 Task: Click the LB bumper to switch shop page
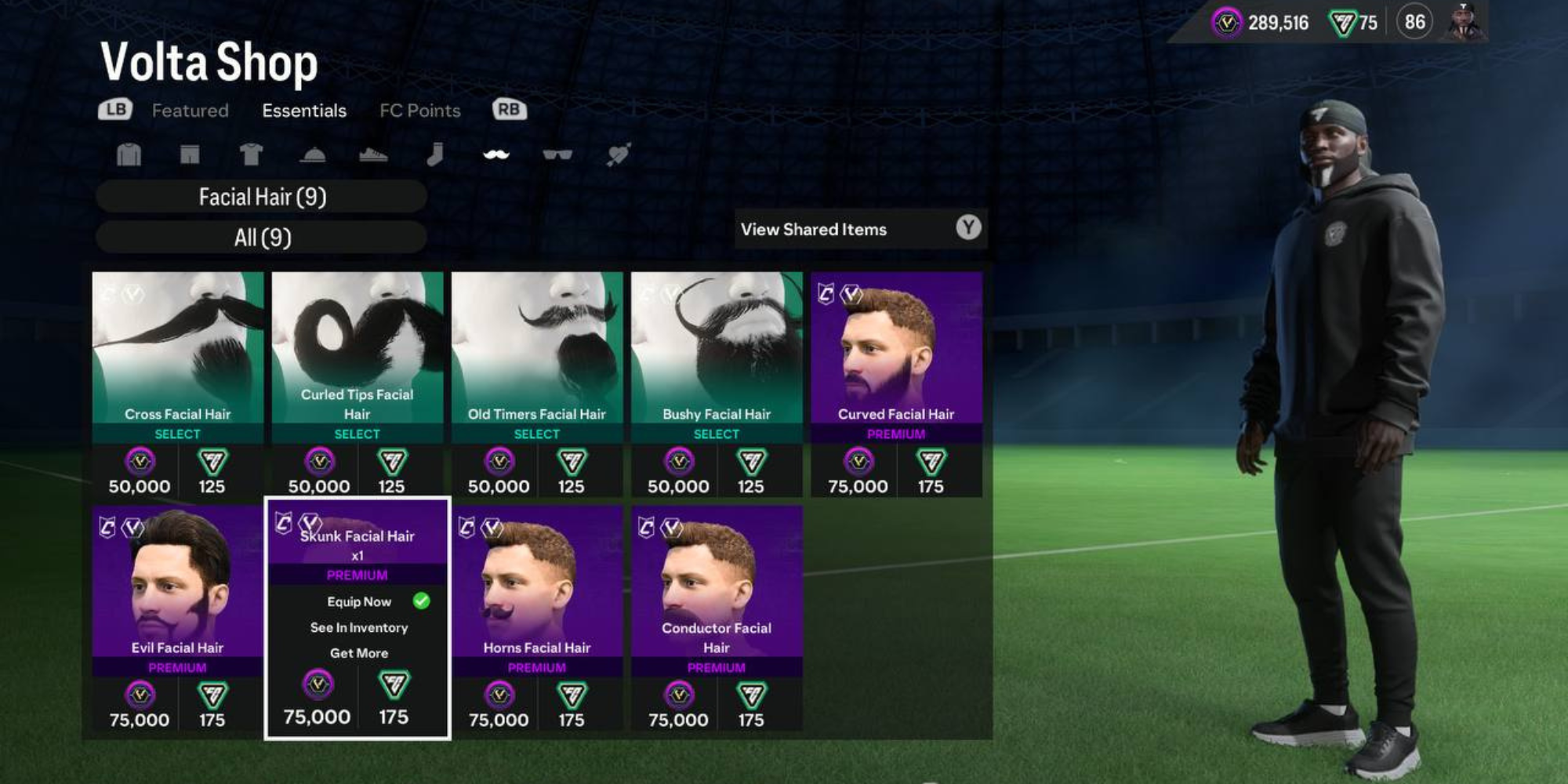coord(114,111)
